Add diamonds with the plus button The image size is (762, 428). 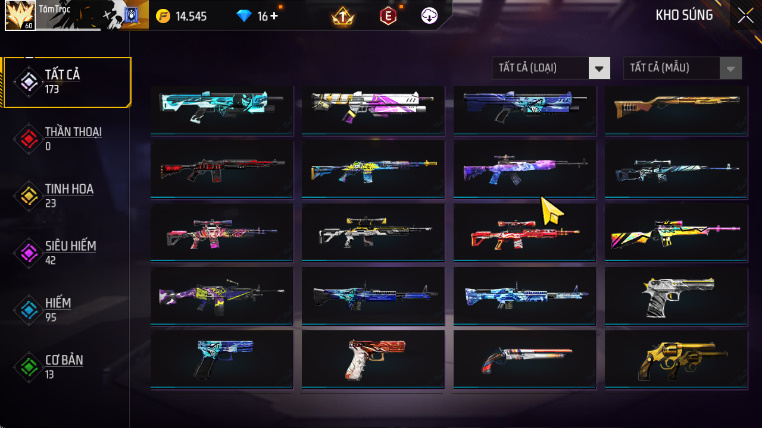274,16
